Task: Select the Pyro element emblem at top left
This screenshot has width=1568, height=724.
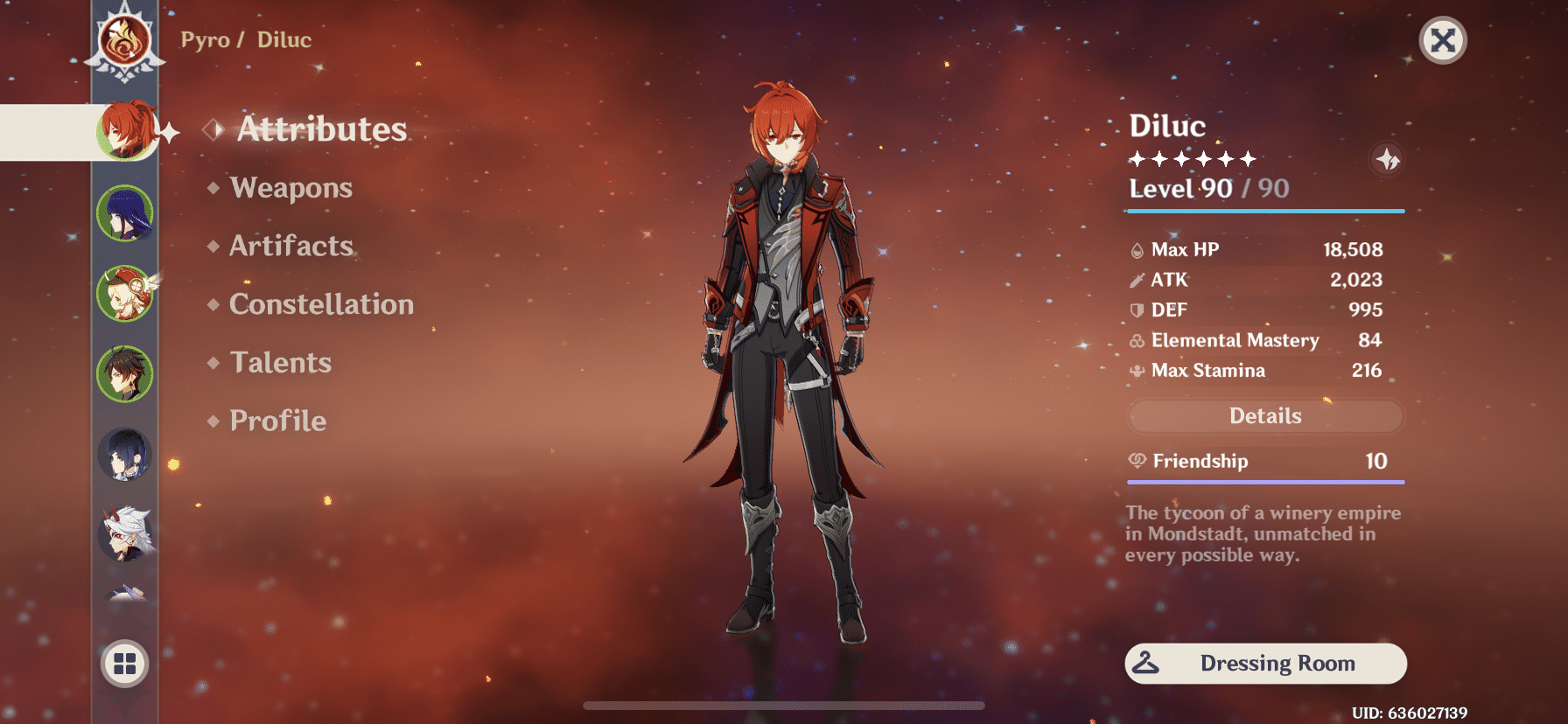Action: tap(123, 39)
